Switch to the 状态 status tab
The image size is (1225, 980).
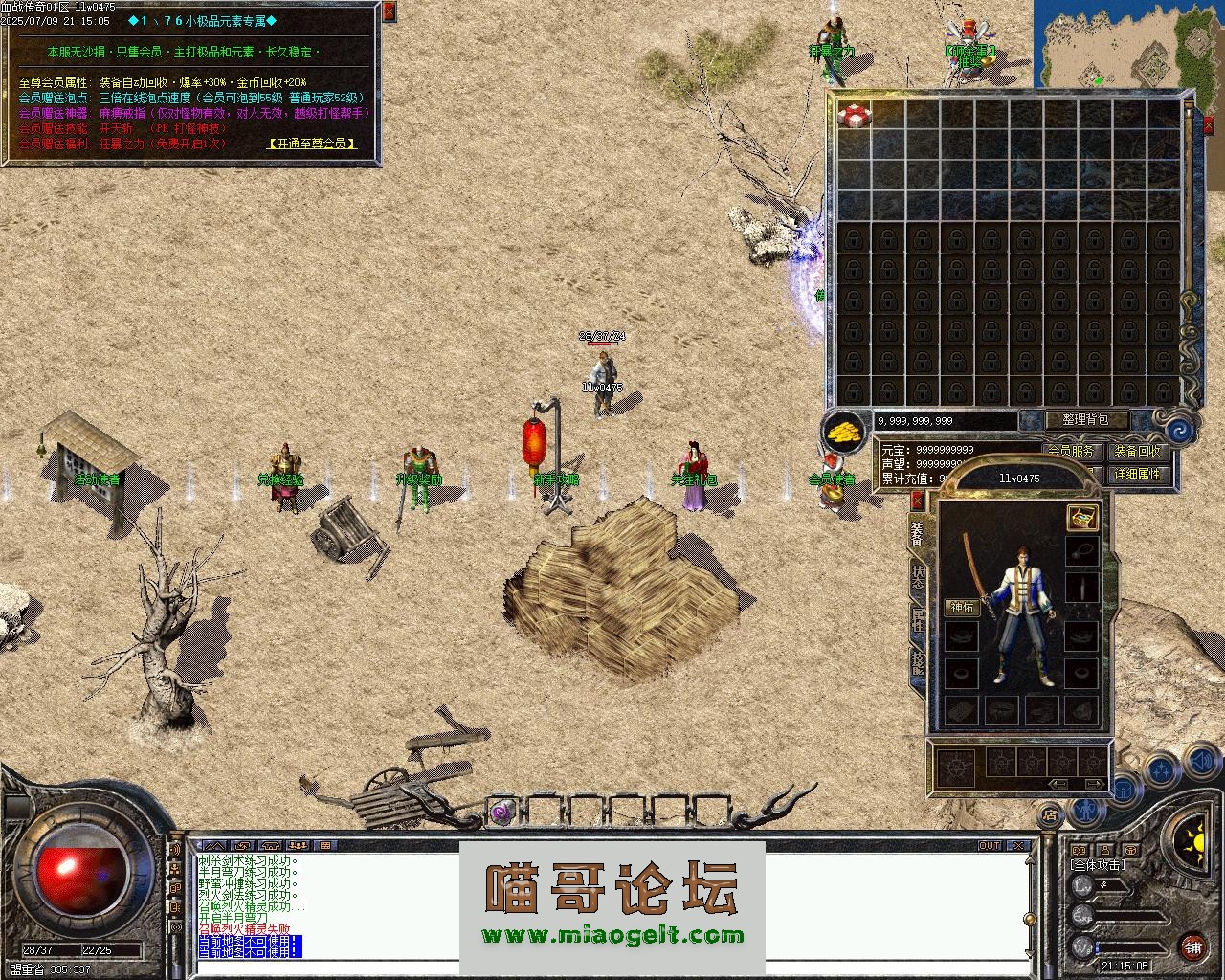pyautogui.click(x=917, y=576)
